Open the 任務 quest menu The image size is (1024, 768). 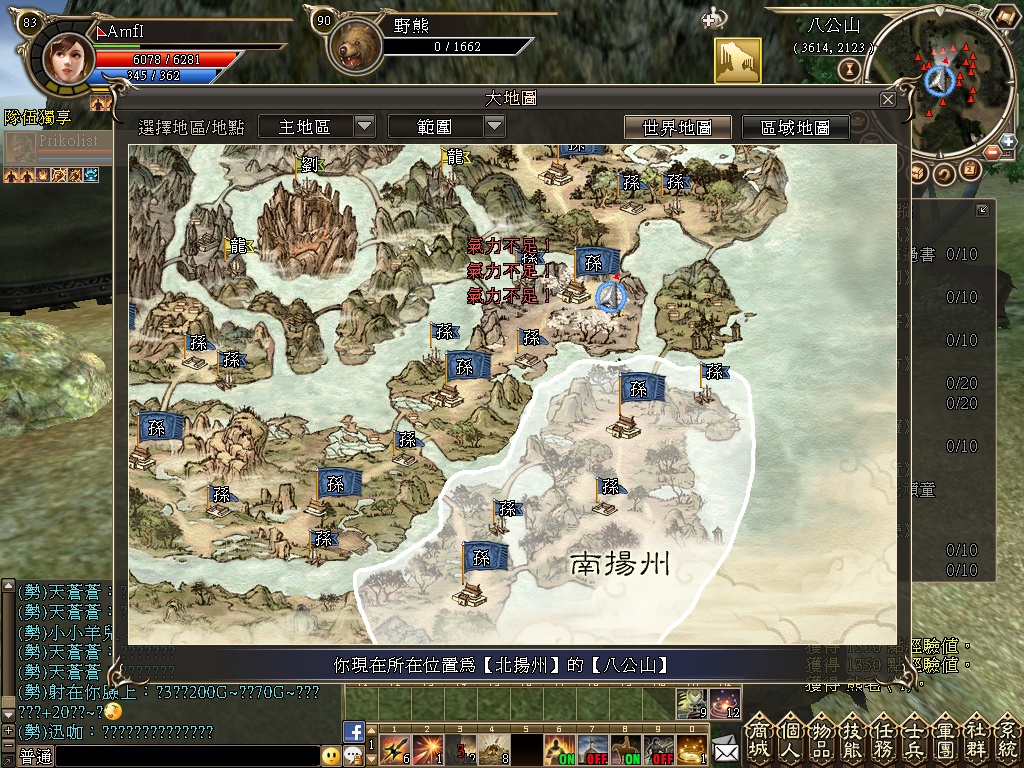tap(883, 739)
